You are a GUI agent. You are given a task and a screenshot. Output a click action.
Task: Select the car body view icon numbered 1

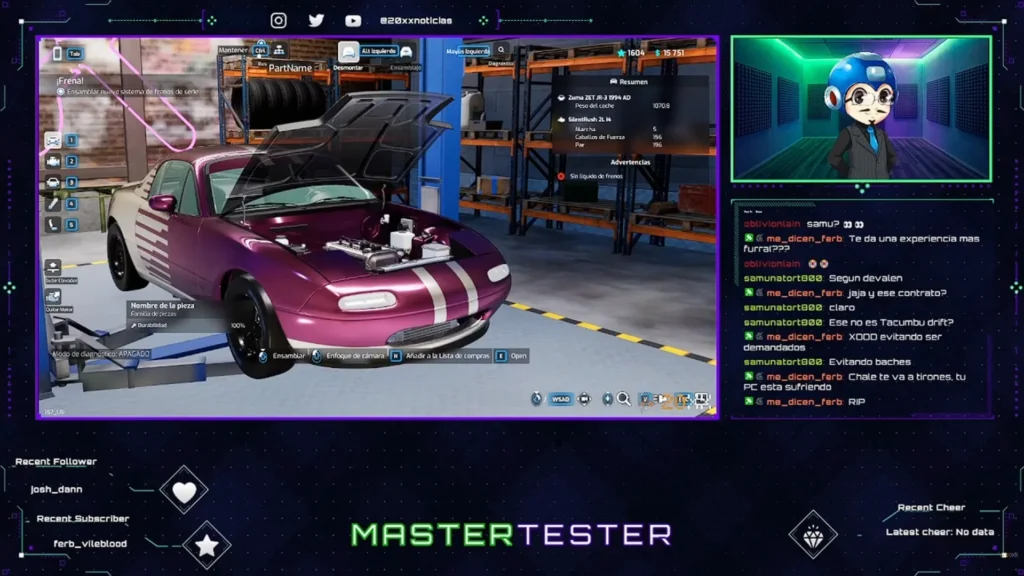[x=53, y=140]
